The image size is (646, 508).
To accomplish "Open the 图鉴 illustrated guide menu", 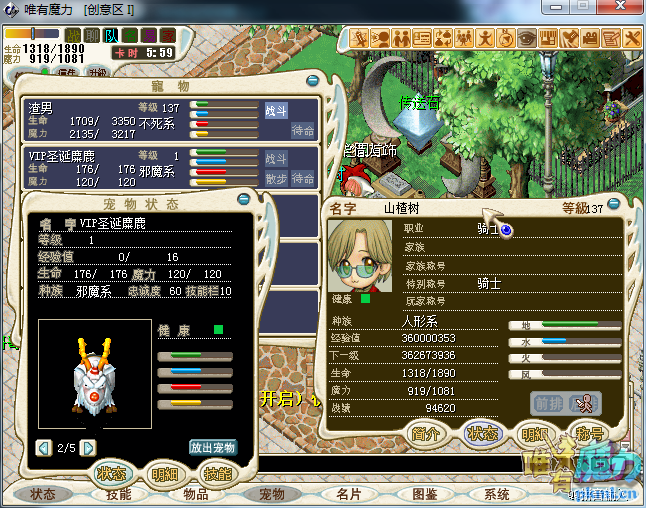I will click(x=424, y=494).
